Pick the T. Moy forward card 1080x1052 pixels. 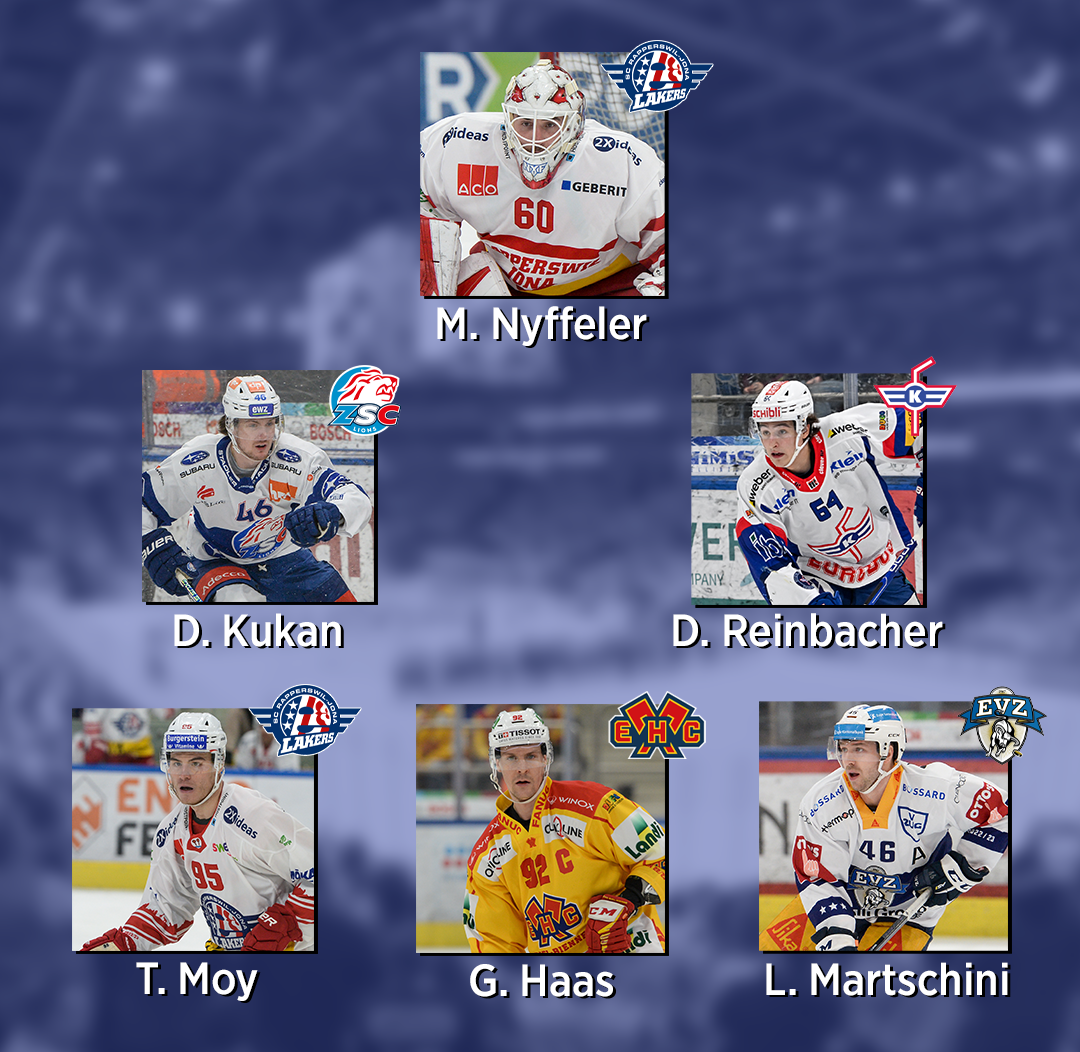pos(193,830)
